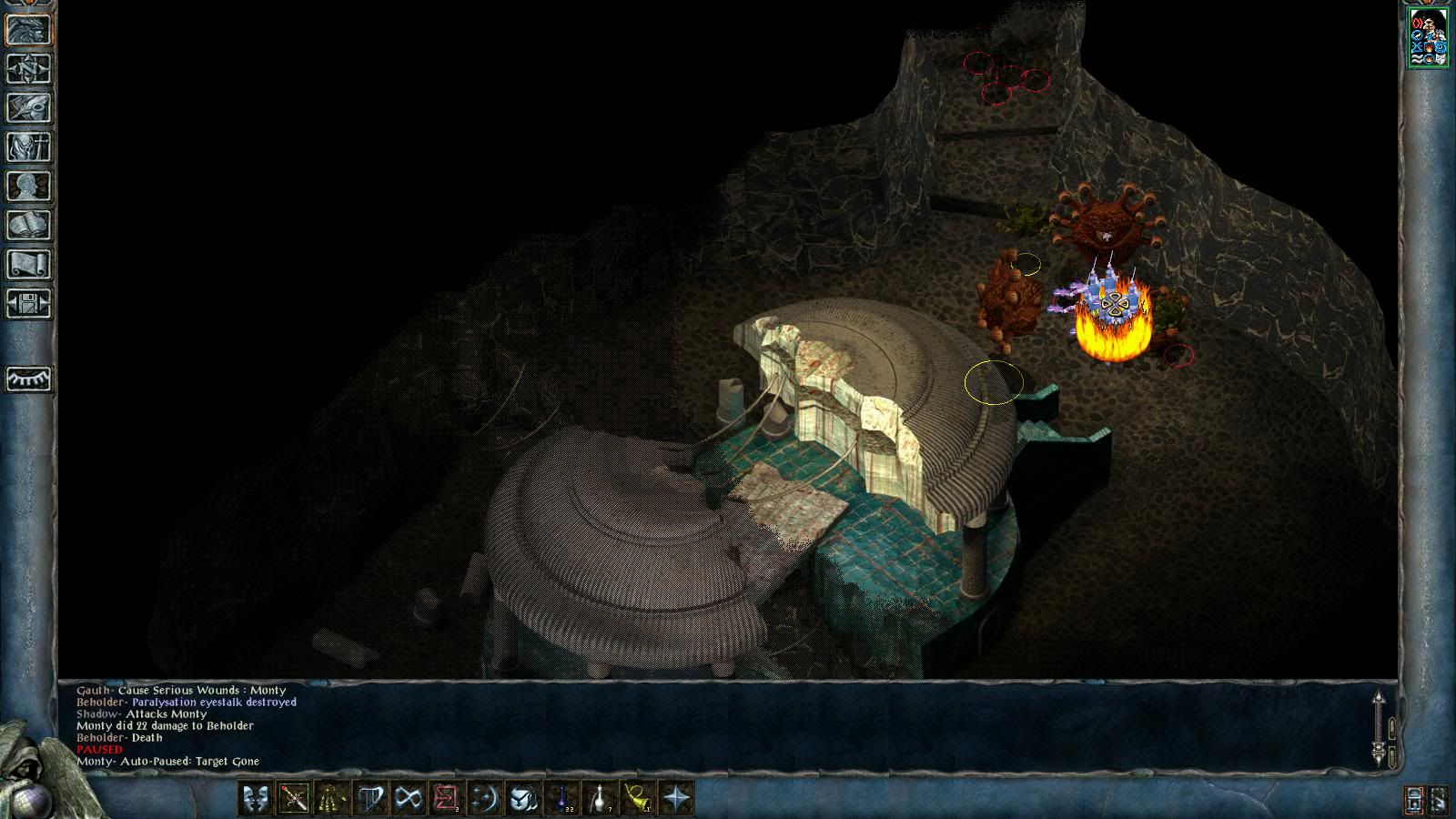Open the Priest scroll button
The width and height of the screenshot is (1456, 819).
pos(28,264)
